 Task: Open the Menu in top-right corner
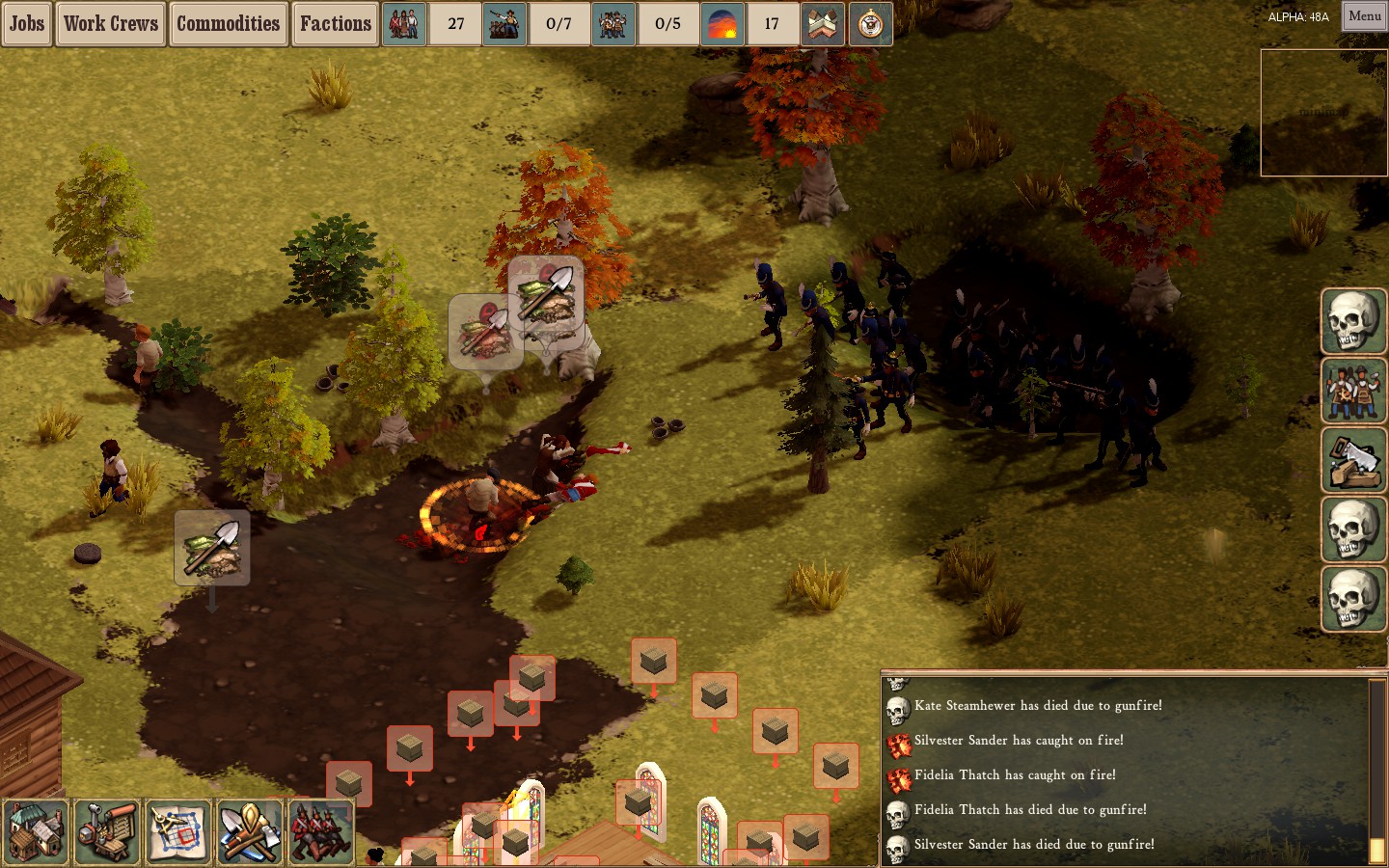point(1363,16)
